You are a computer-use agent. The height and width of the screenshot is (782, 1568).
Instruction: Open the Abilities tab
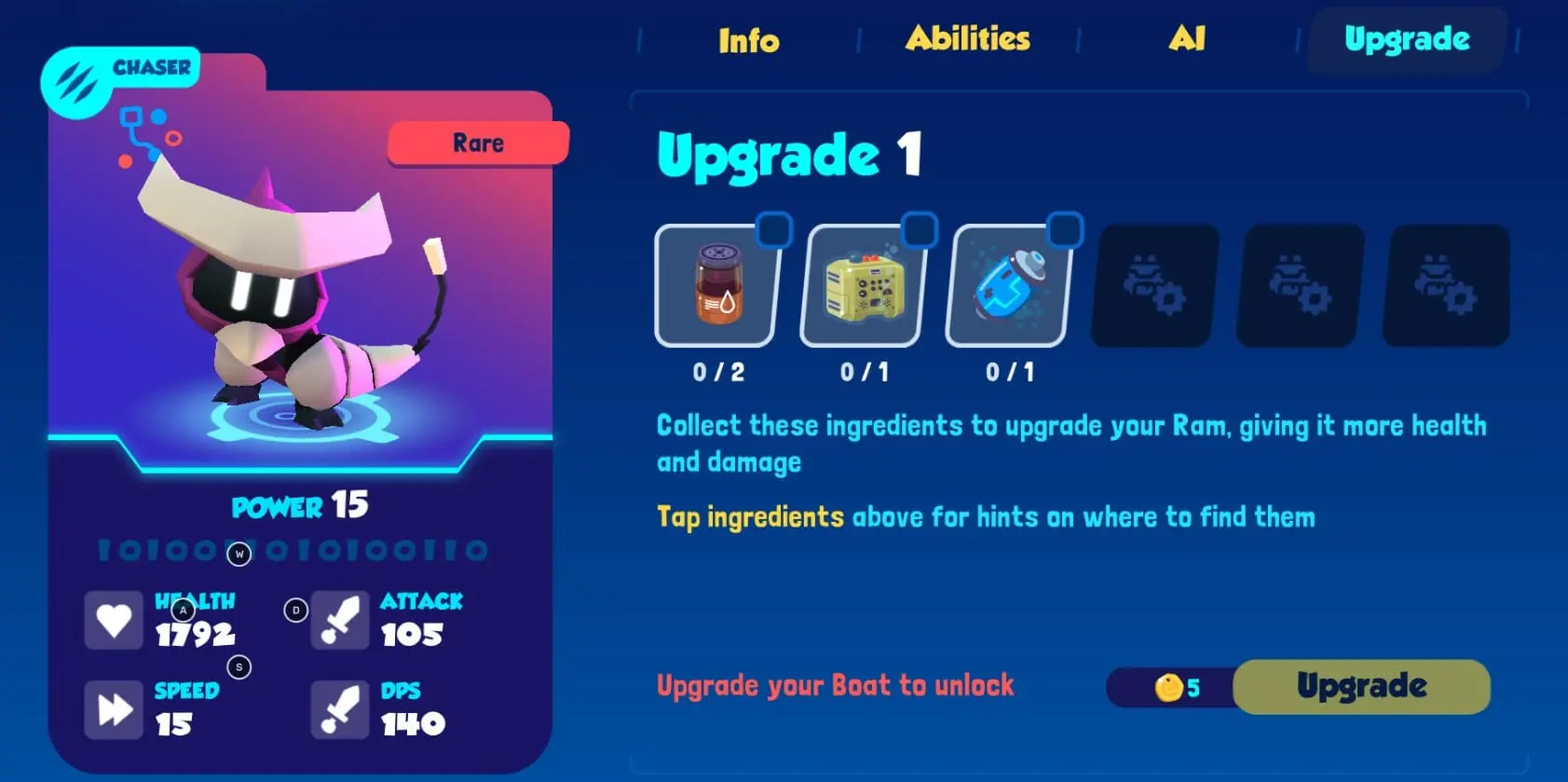pos(967,38)
